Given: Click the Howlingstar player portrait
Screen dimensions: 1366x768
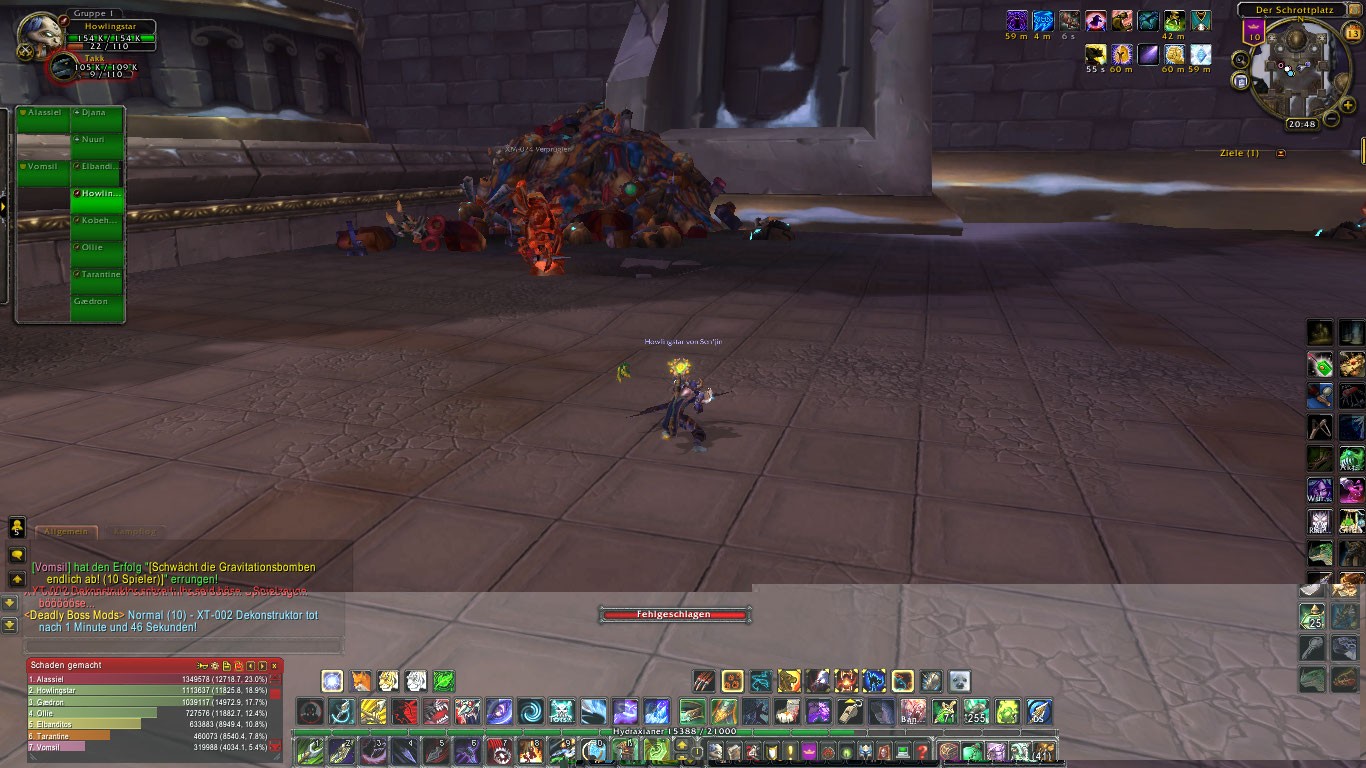Looking at the screenshot, I should (x=41, y=31).
